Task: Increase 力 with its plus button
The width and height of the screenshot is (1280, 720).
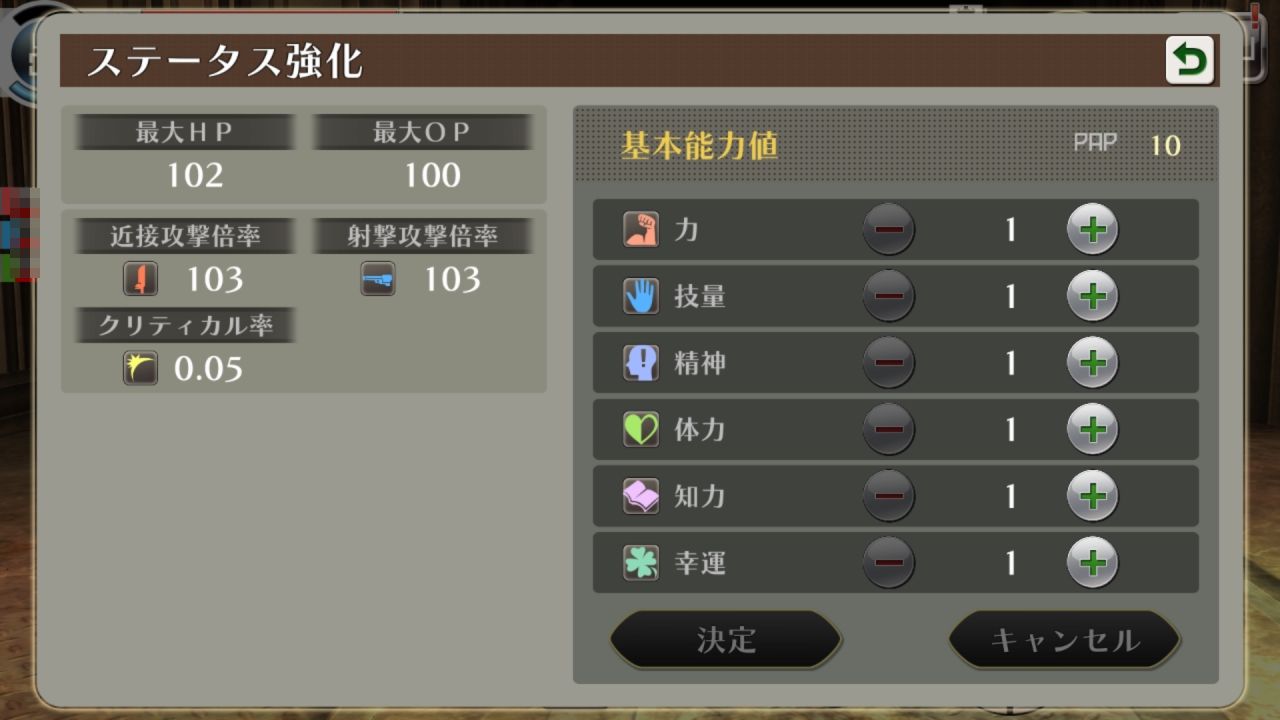Action: click(x=1093, y=229)
